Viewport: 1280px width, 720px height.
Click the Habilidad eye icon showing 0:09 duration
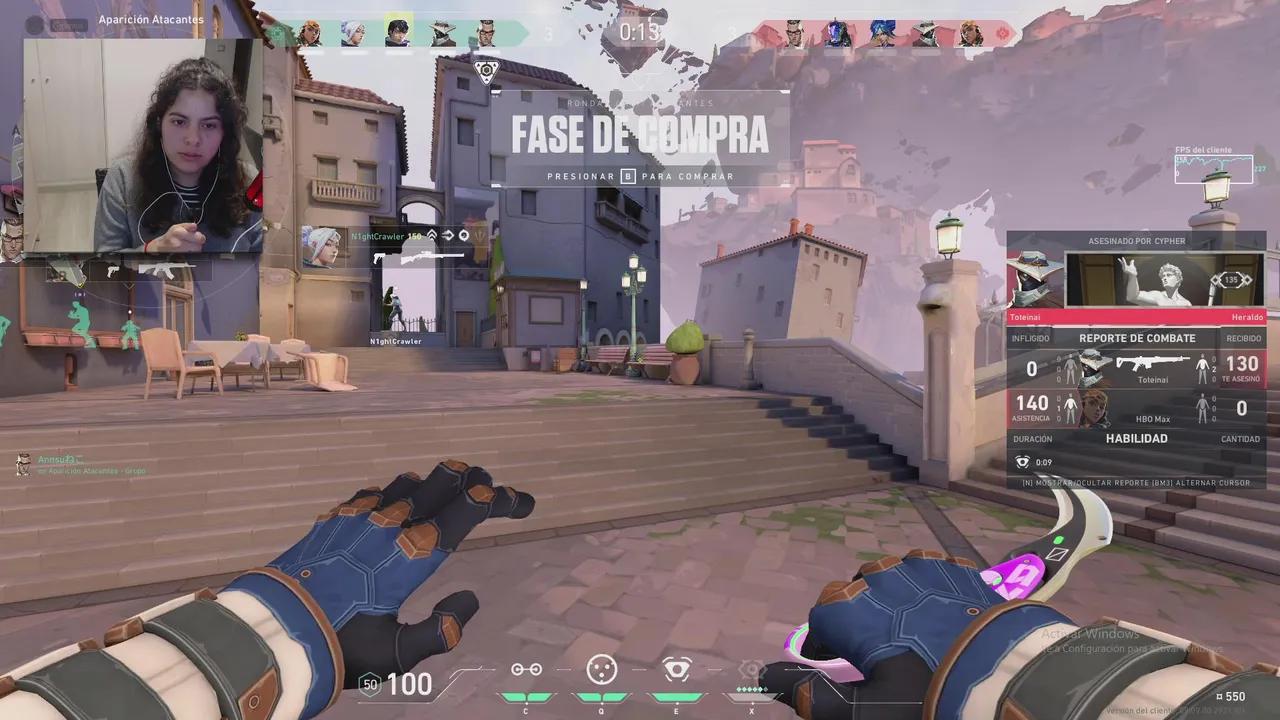pos(1022,462)
